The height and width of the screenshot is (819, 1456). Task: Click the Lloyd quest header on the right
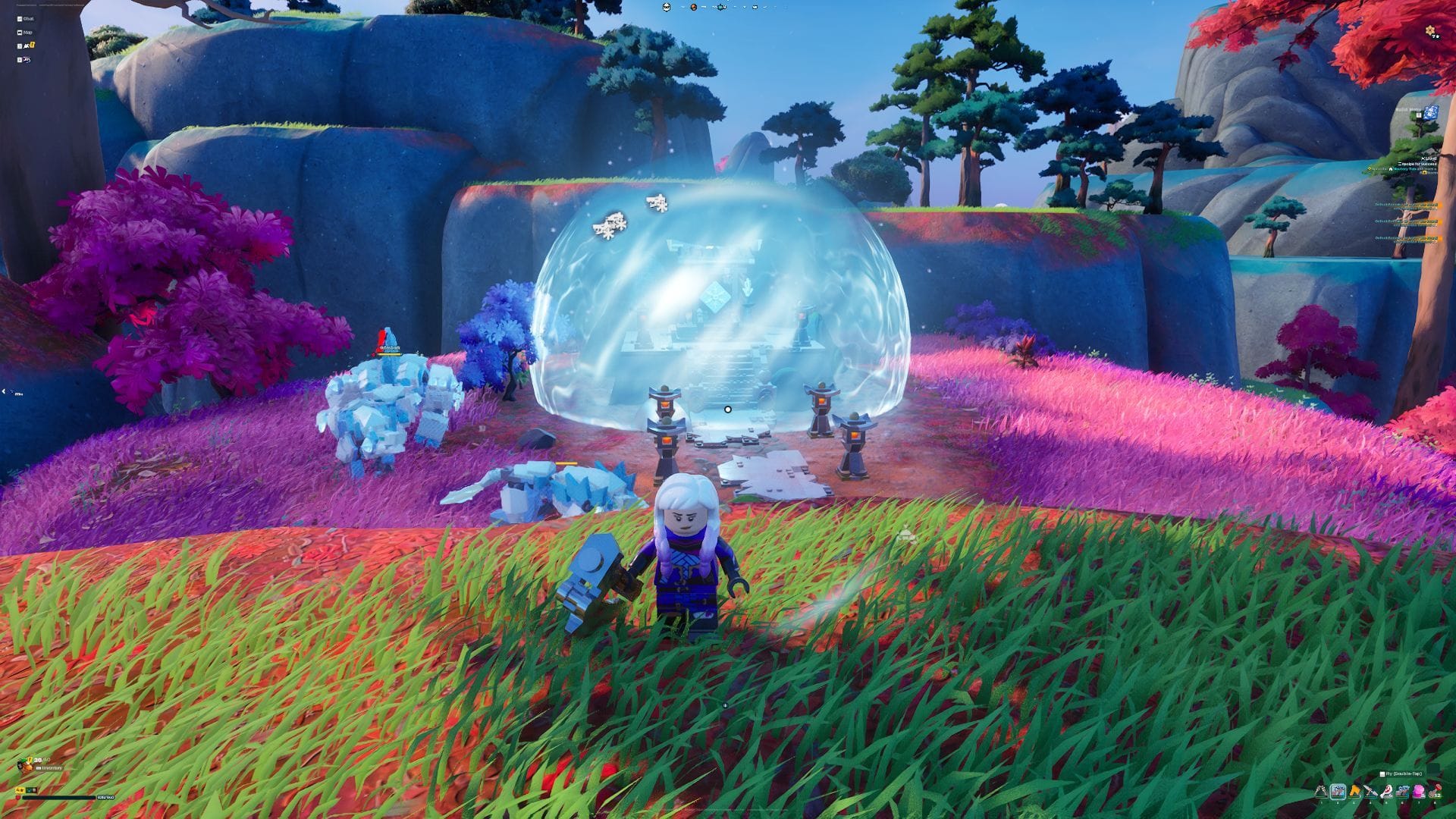(x=1428, y=158)
